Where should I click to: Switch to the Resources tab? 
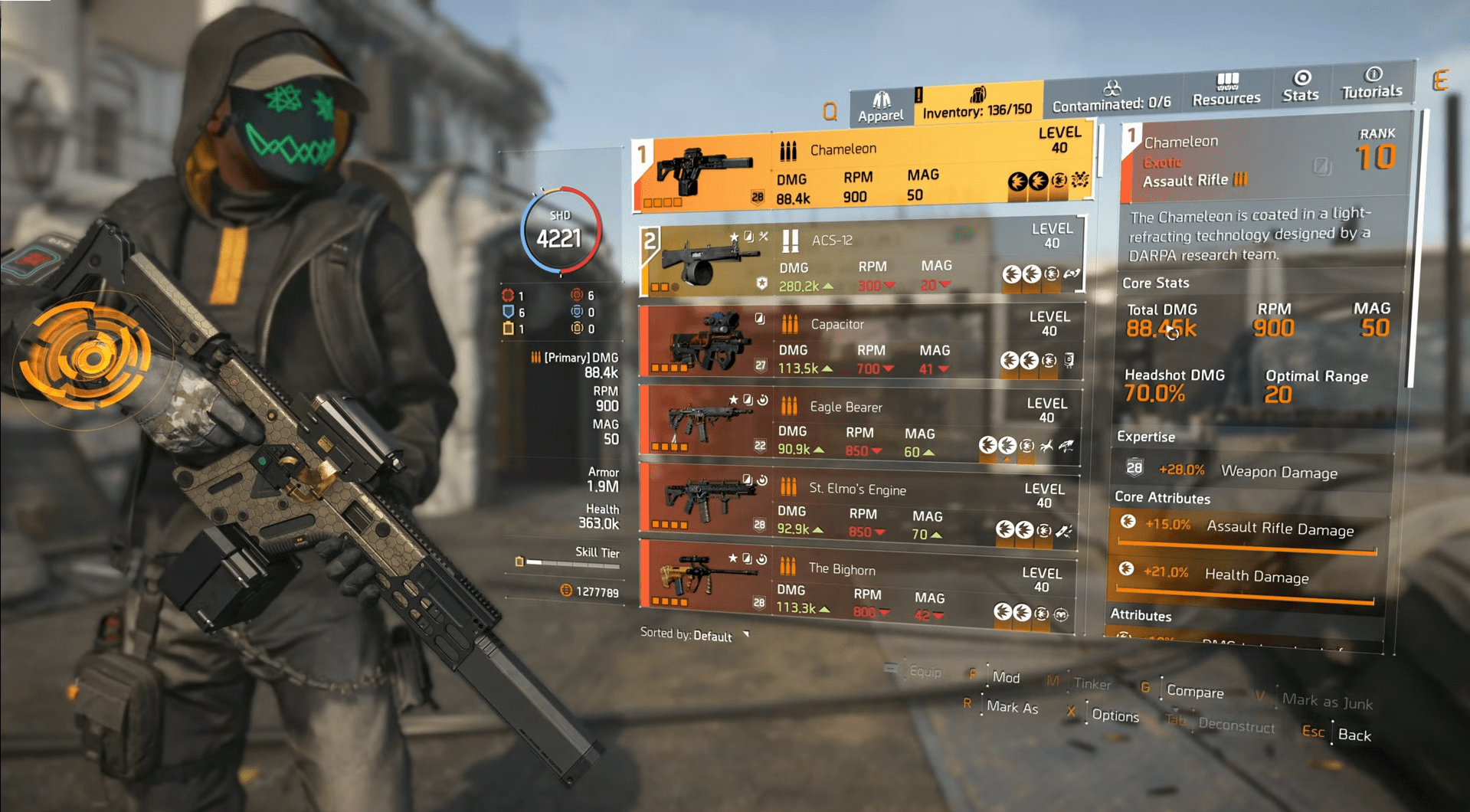click(x=1226, y=90)
